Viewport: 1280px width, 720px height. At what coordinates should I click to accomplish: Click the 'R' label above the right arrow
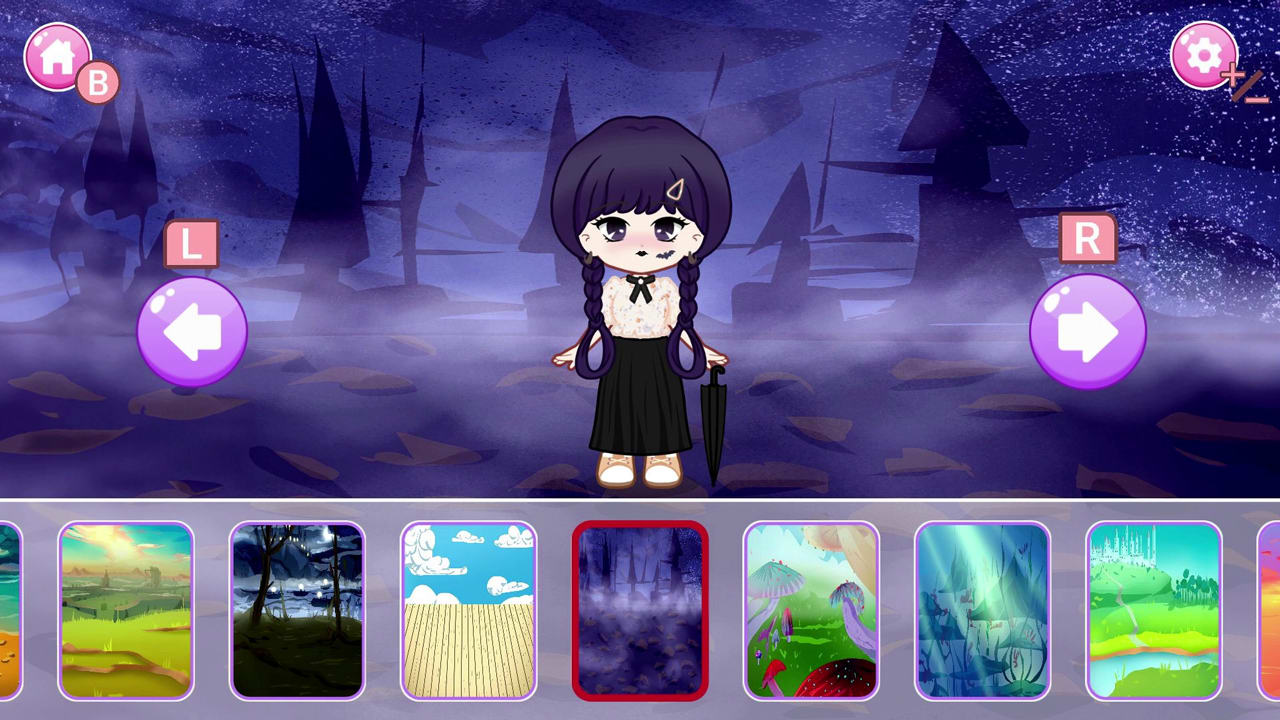(1086, 239)
